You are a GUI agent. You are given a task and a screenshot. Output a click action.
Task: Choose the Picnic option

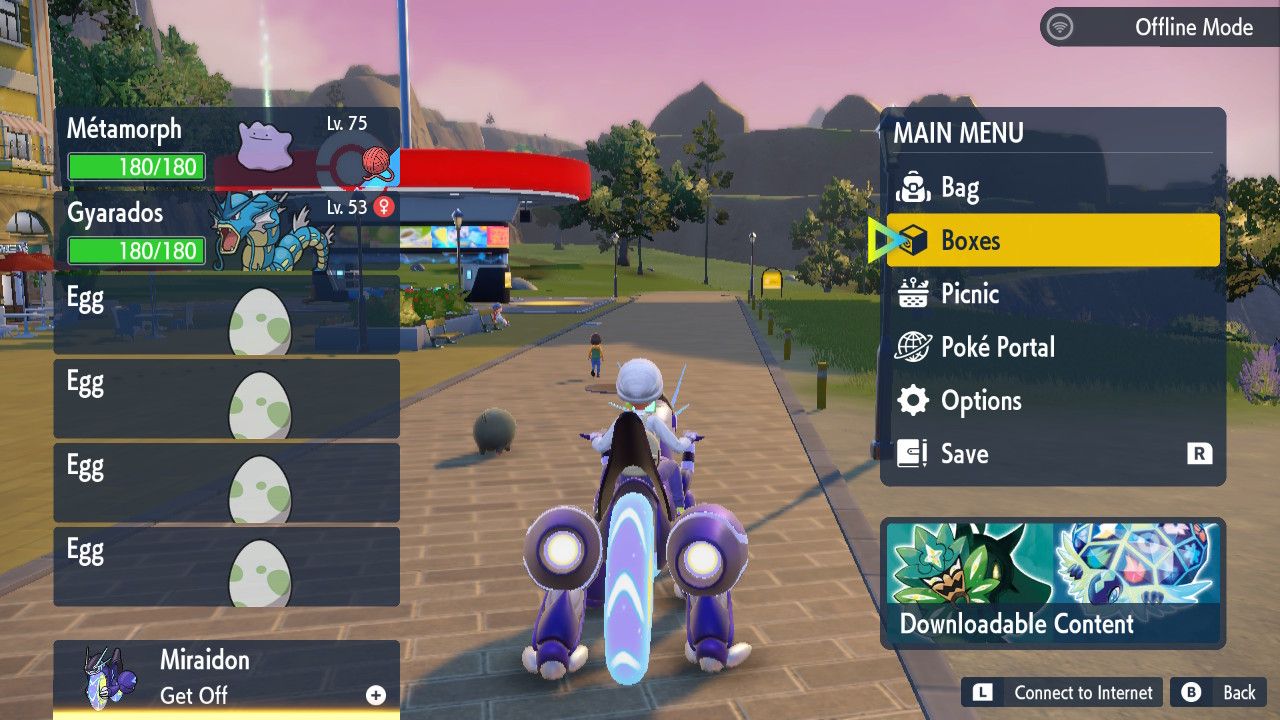pyautogui.click(x=1052, y=294)
